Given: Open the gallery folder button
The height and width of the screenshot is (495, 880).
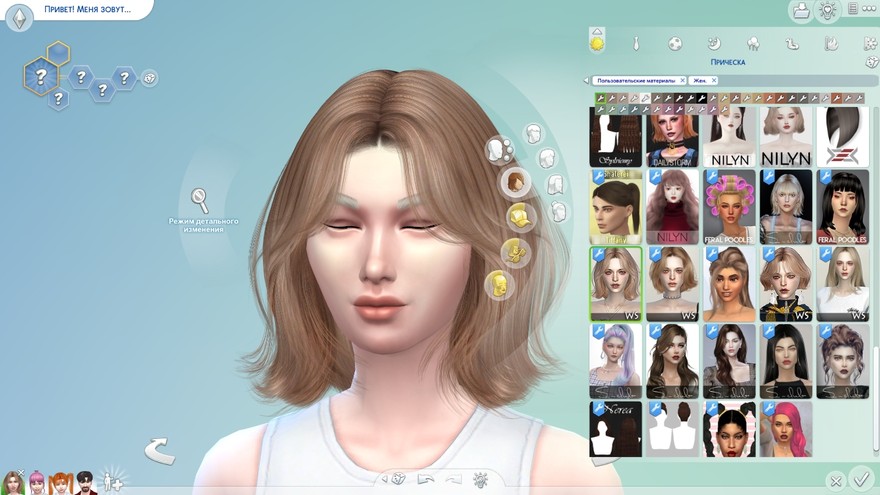Looking at the screenshot, I should [x=800, y=11].
